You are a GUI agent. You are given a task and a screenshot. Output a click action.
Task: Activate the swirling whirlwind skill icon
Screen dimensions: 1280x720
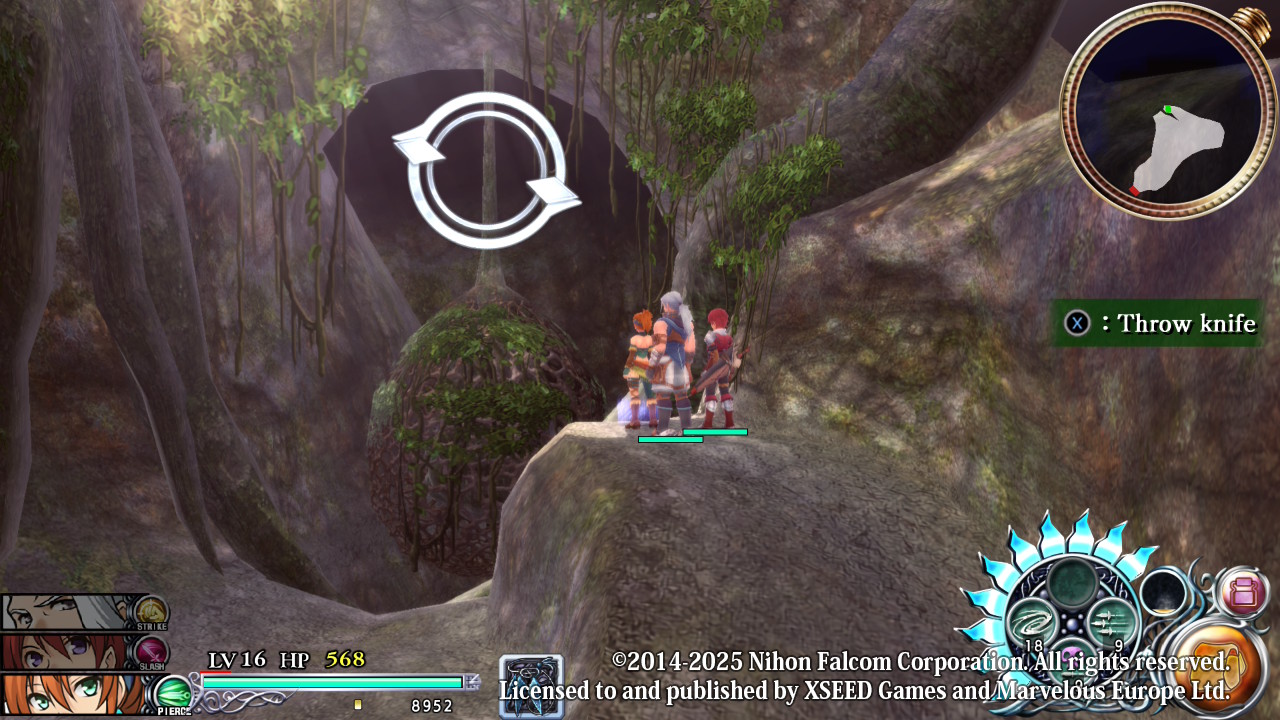point(1032,622)
